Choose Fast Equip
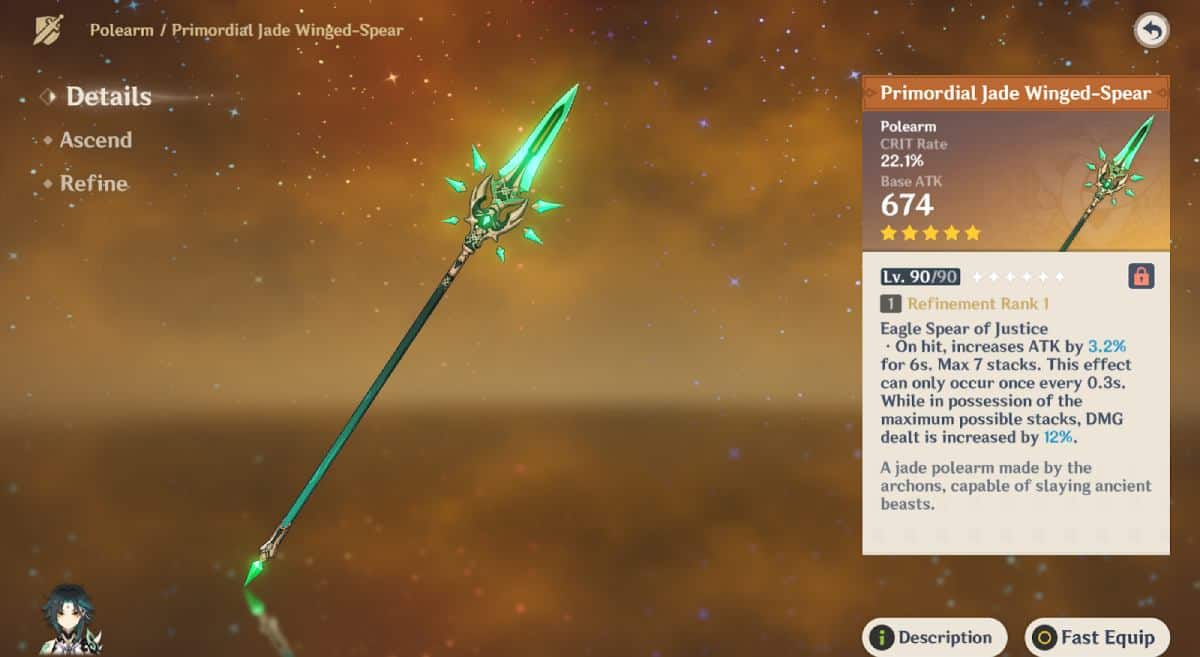1200x657 pixels. click(x=1097, y=637)
